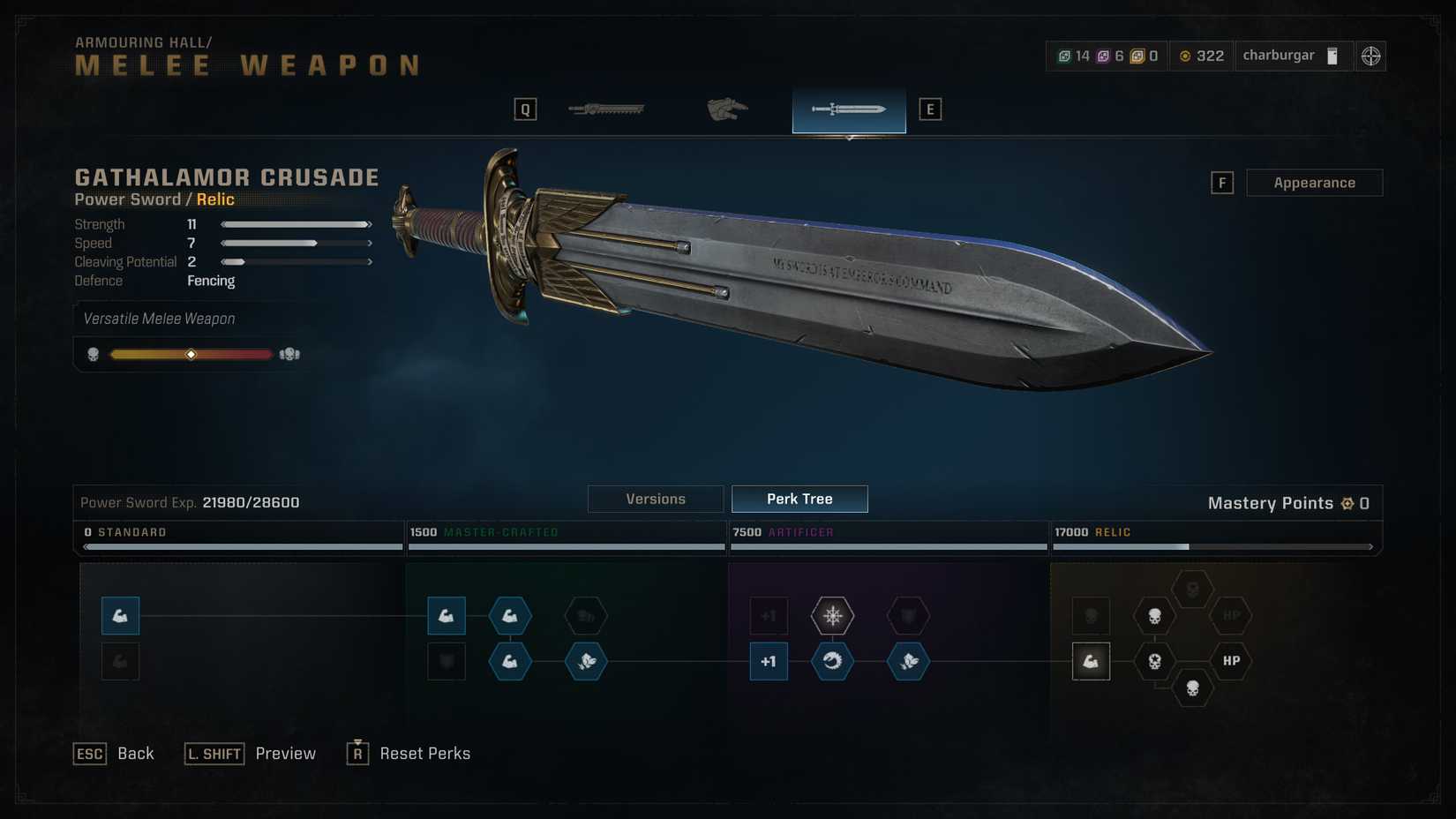Select the lit flexed-arm perk in Standard tier

coord(120,615)
